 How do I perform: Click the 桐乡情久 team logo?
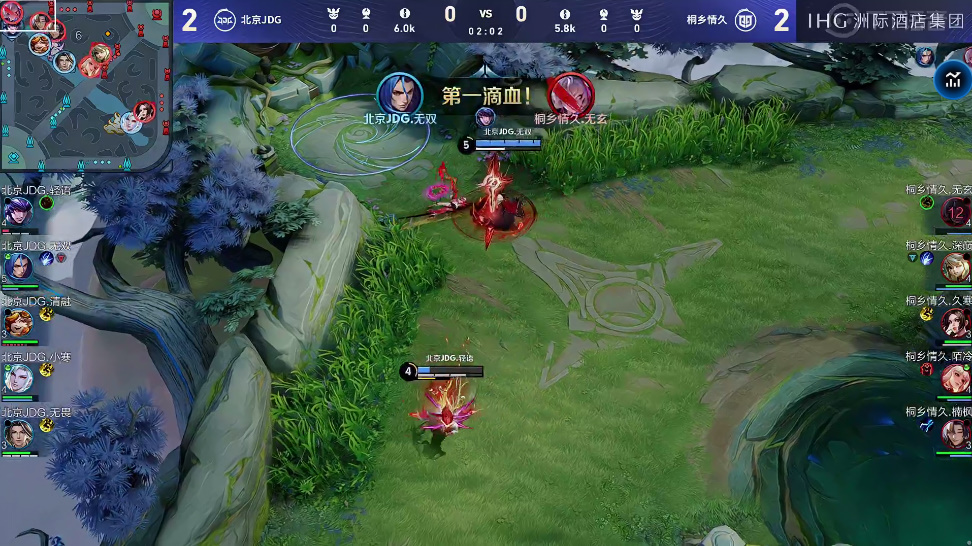745,20
